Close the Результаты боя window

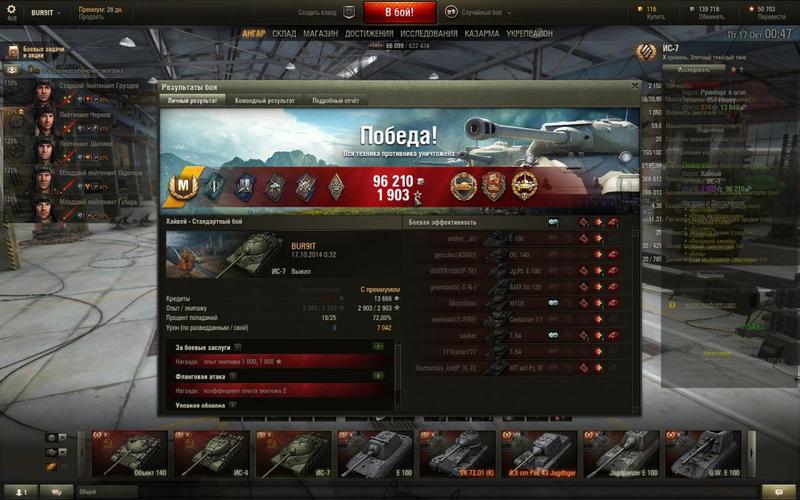coord(635,87)
